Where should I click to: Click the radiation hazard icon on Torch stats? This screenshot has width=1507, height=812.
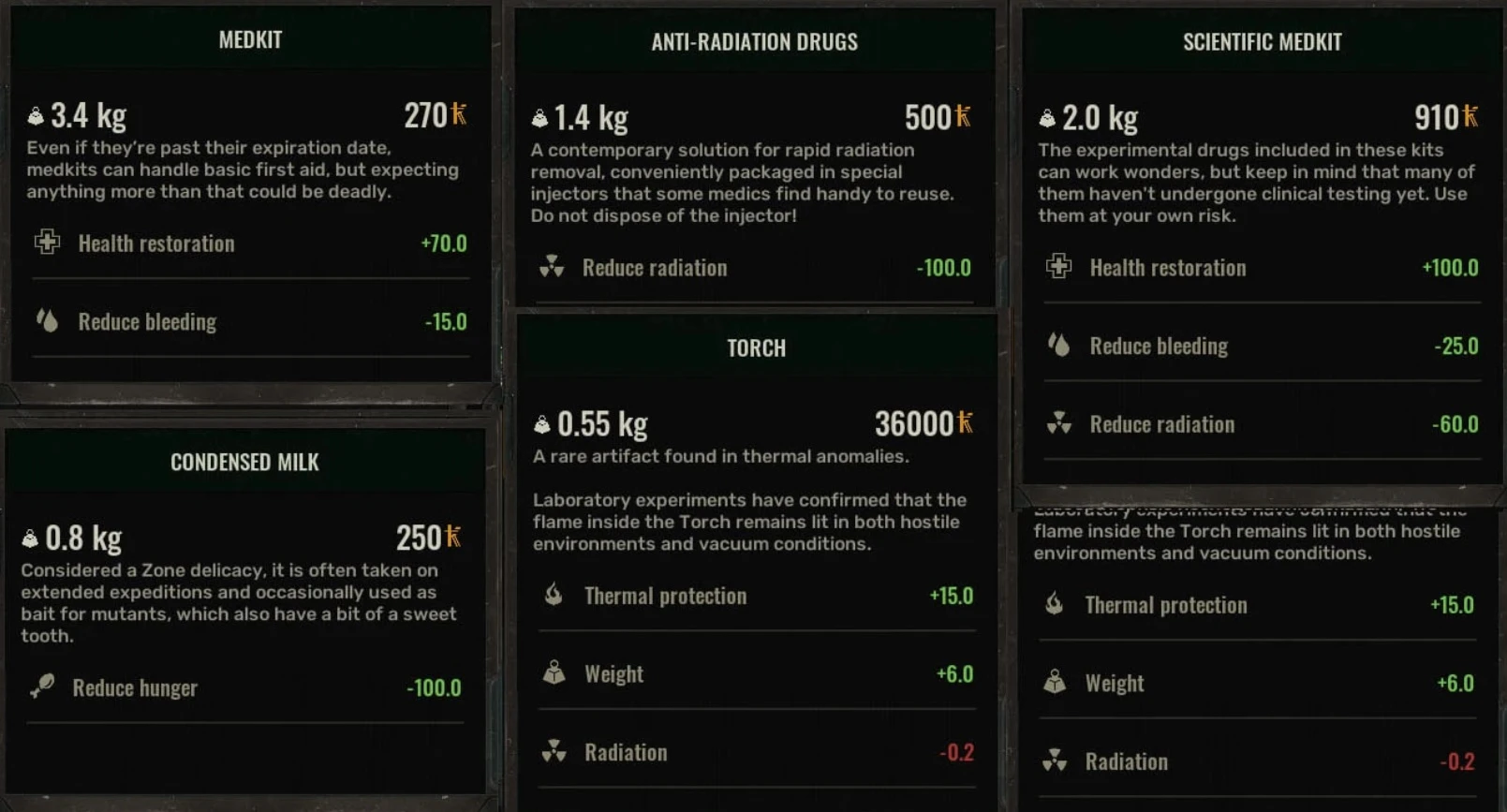553,752
